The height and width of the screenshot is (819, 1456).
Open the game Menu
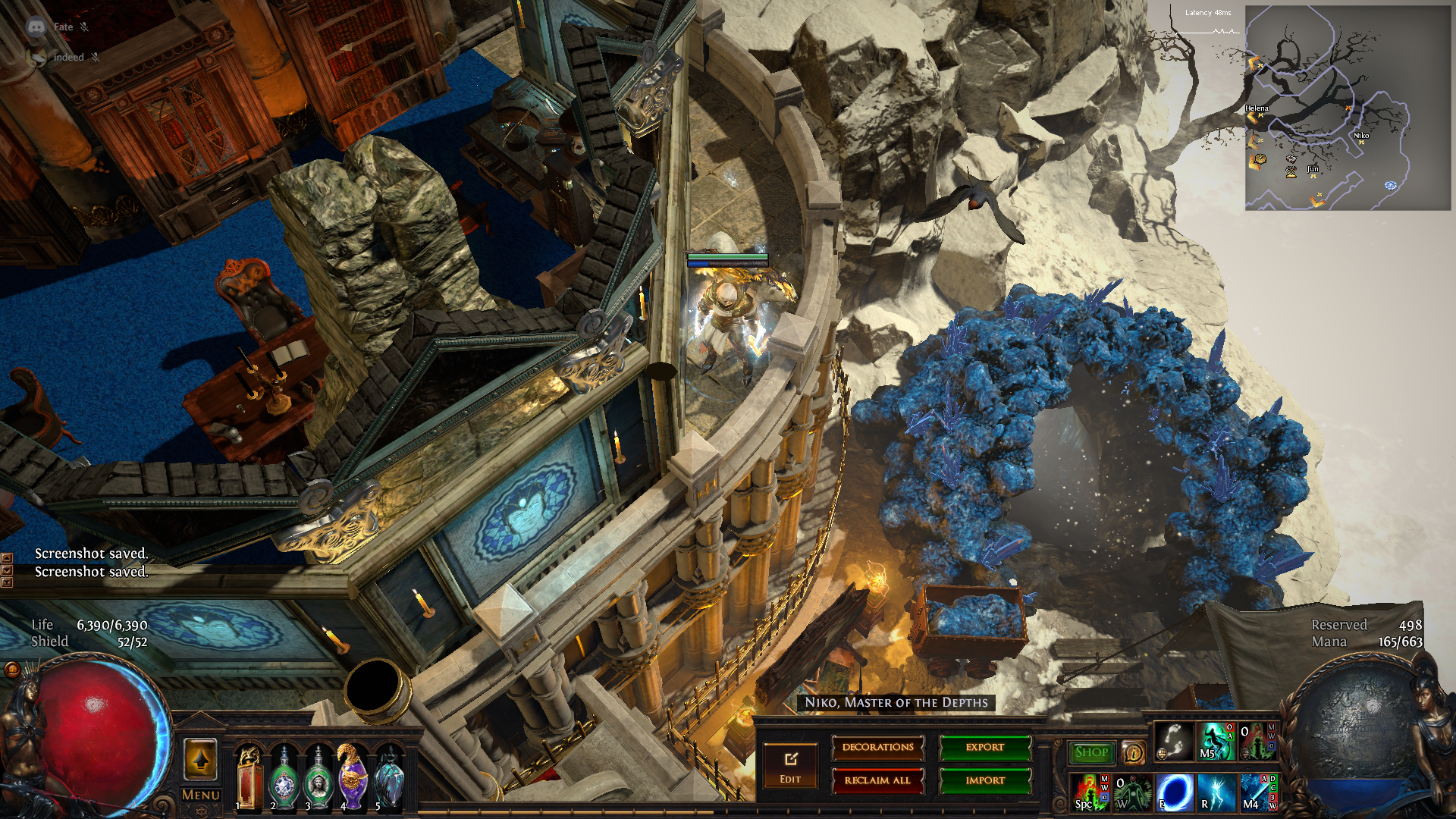click(201, 795)
